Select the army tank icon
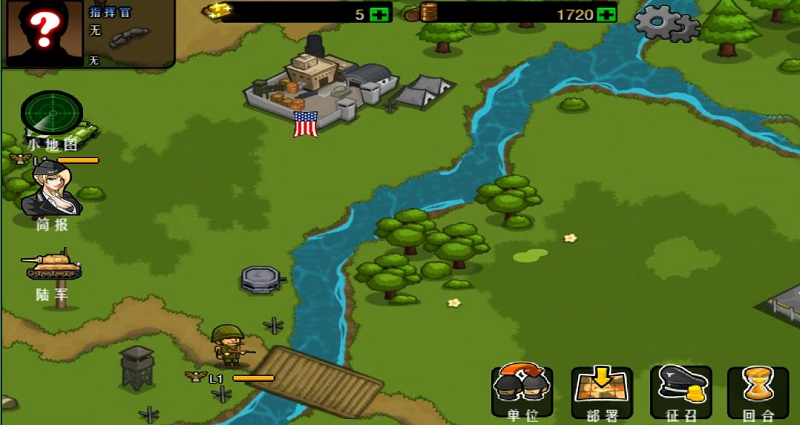The width and height of the screenshot is (800, 425). (x=52, y=268)
